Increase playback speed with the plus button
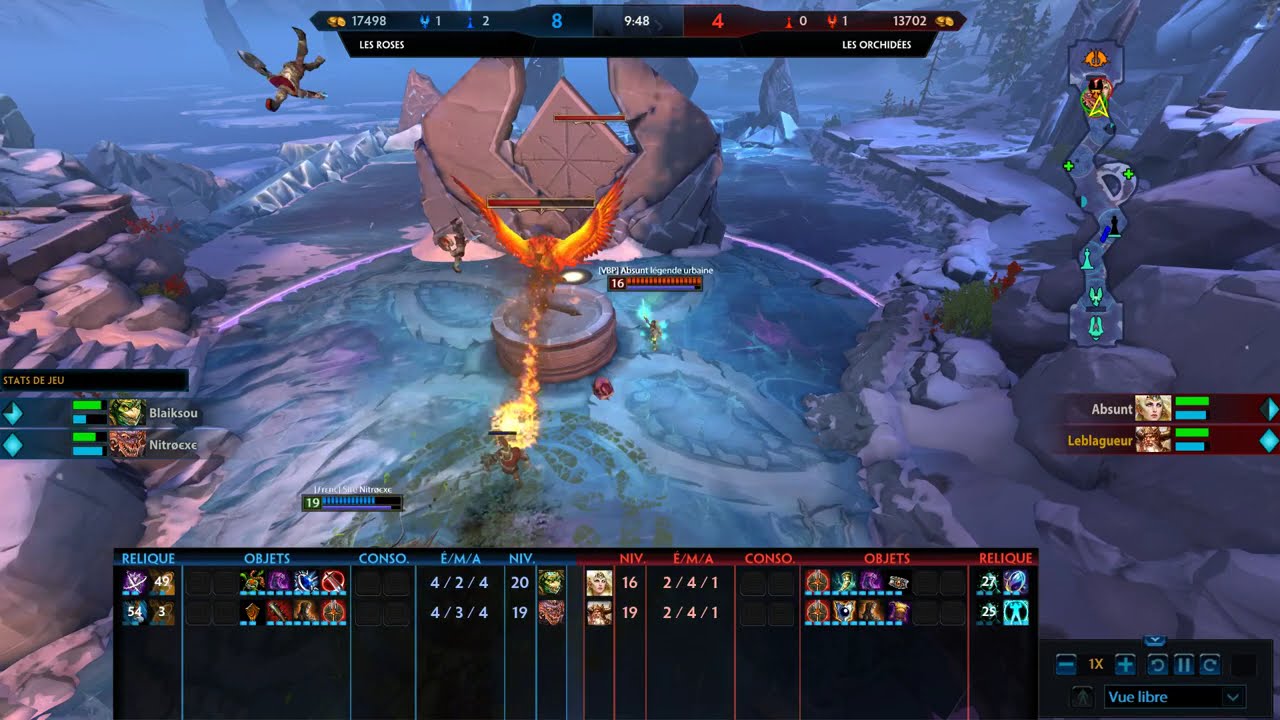 (x=1125, y=665)
